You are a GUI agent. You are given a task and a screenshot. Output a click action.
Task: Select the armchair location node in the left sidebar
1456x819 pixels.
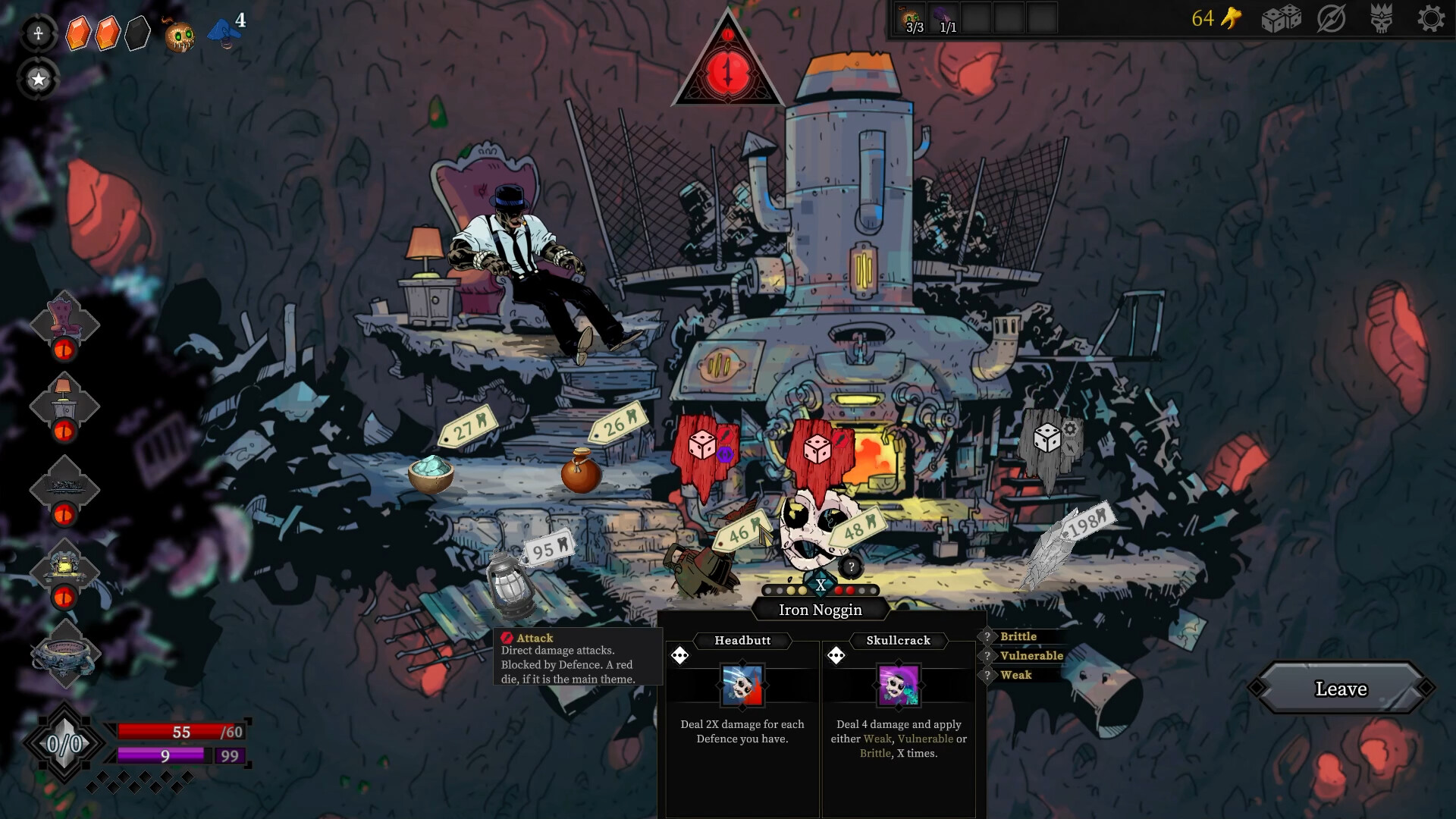pyautogui.click(x=65, y=322)
